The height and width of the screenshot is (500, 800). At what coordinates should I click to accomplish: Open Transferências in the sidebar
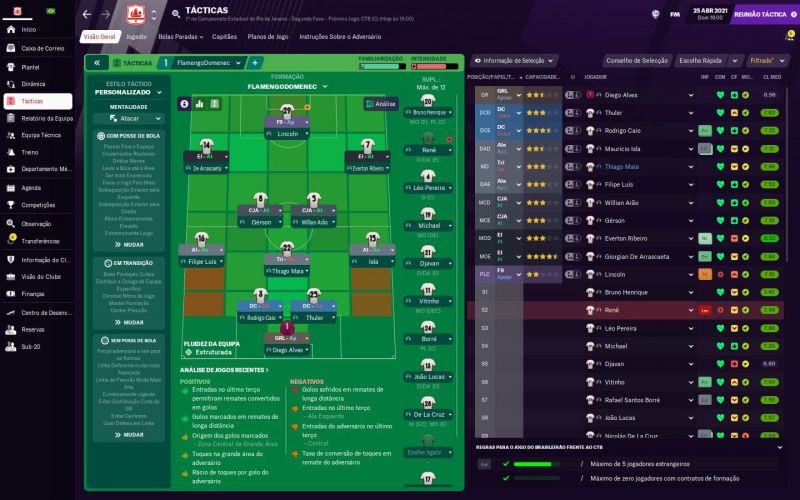40,241
